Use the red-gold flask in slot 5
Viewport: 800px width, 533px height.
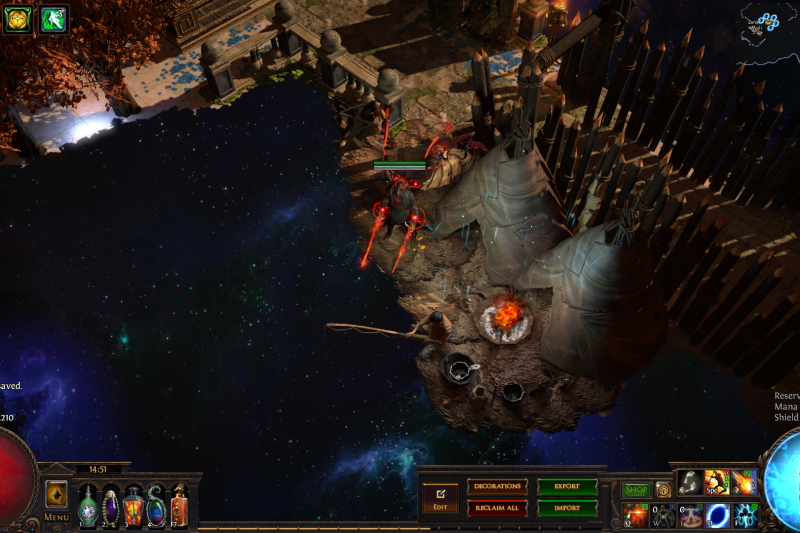179,506
